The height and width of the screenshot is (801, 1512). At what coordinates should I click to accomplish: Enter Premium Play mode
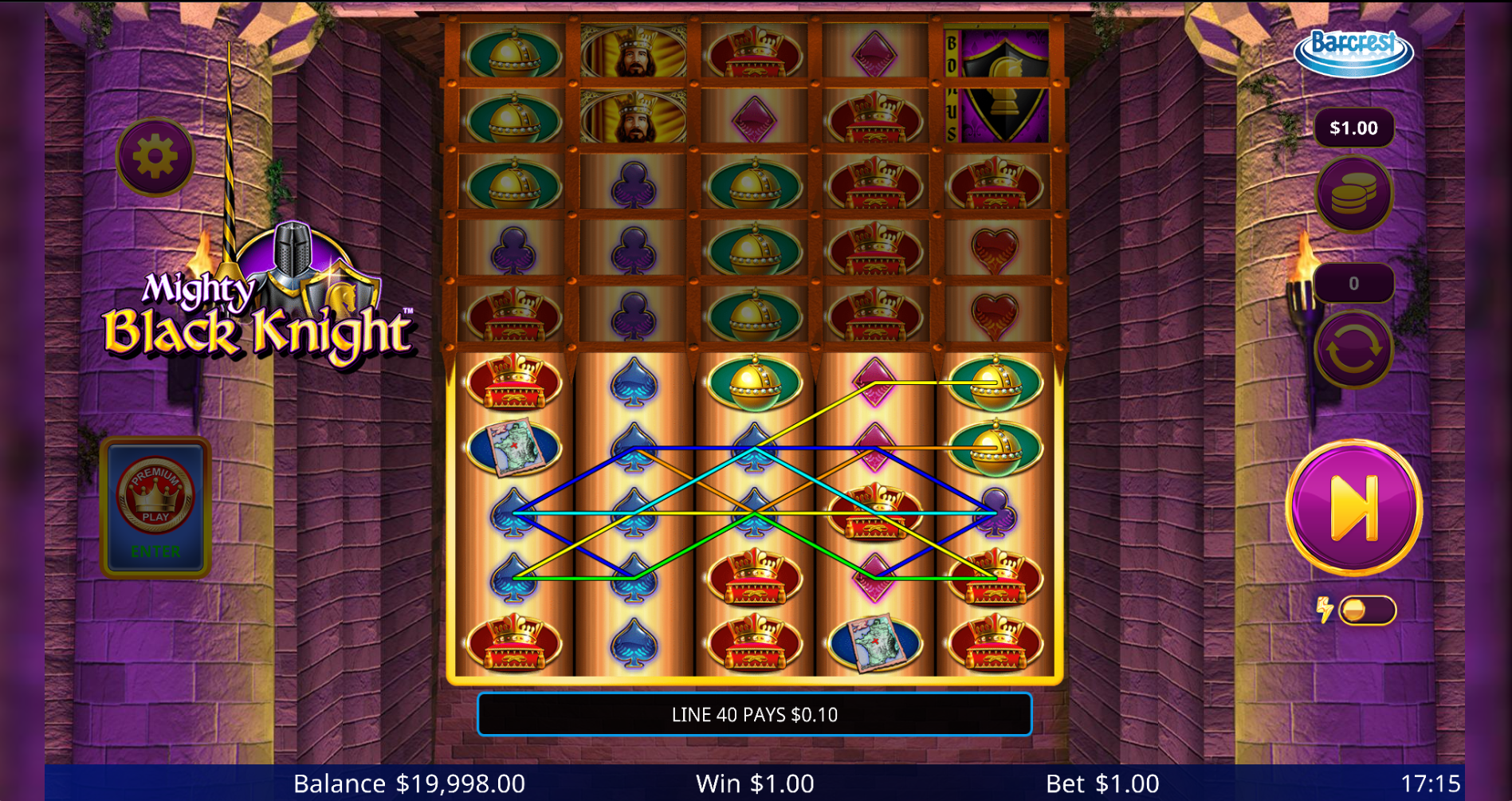click(x=155, y=506)
